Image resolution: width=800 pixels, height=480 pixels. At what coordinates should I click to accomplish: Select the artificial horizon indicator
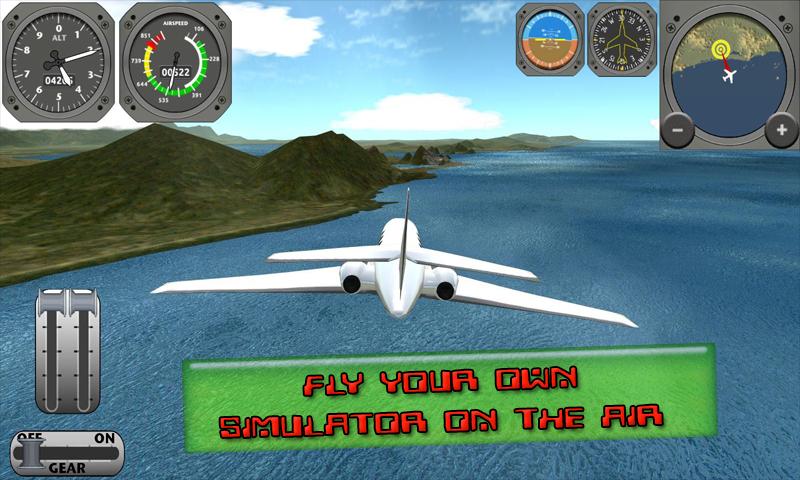tap(549, 39)
